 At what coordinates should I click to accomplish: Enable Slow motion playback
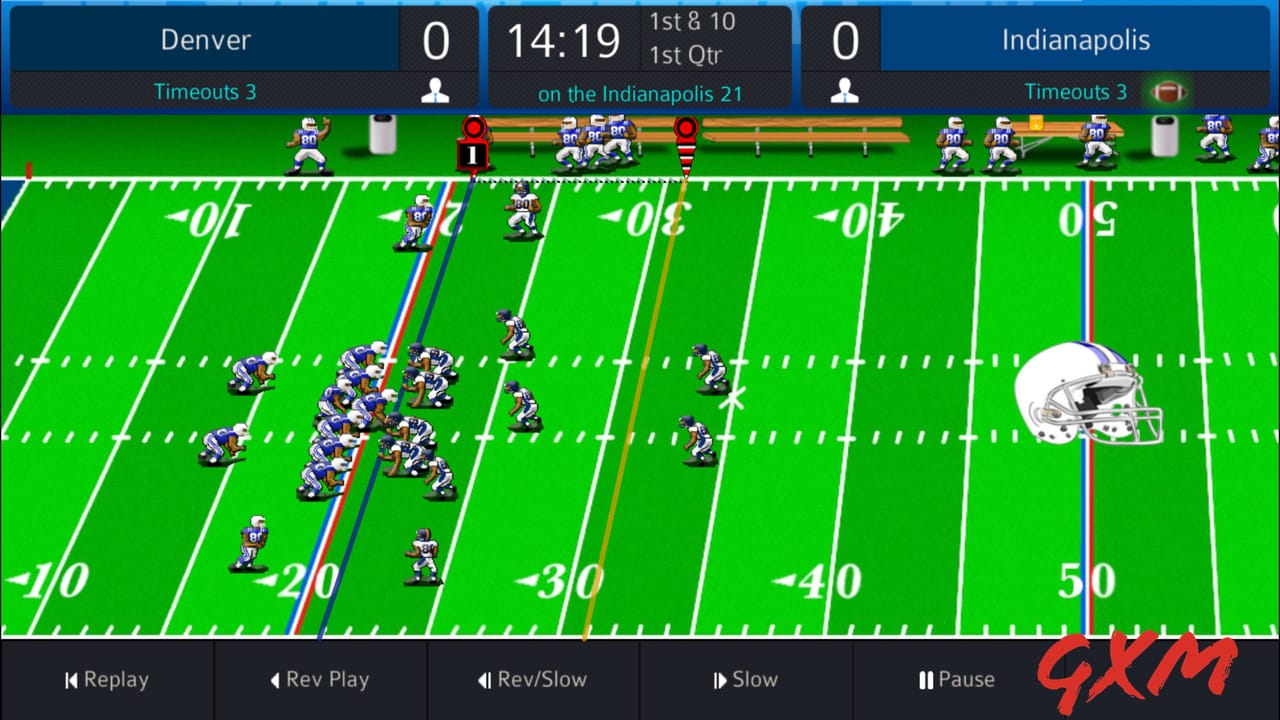tap(747, 680)
